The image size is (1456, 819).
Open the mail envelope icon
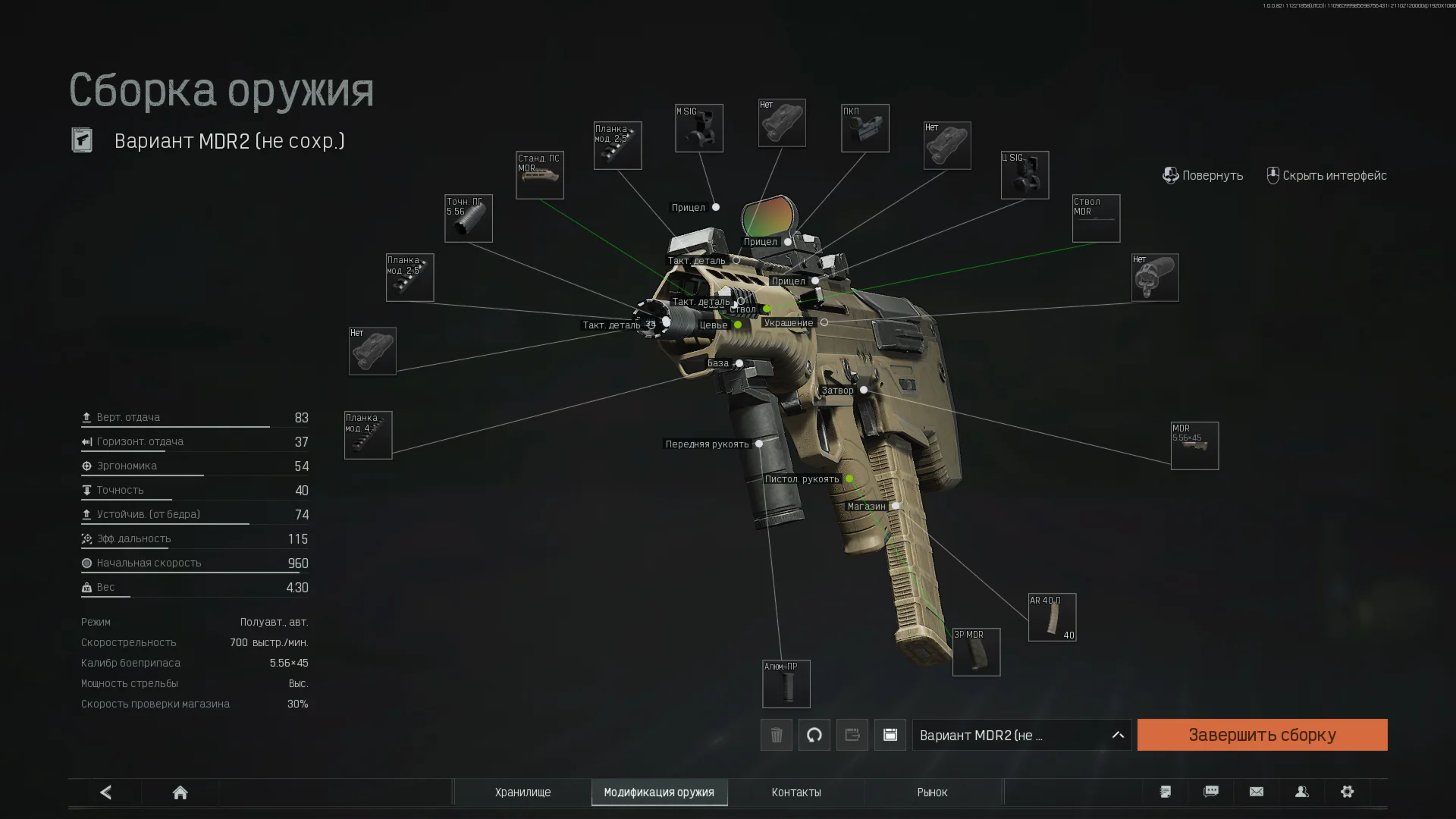tap(1257, 792)
